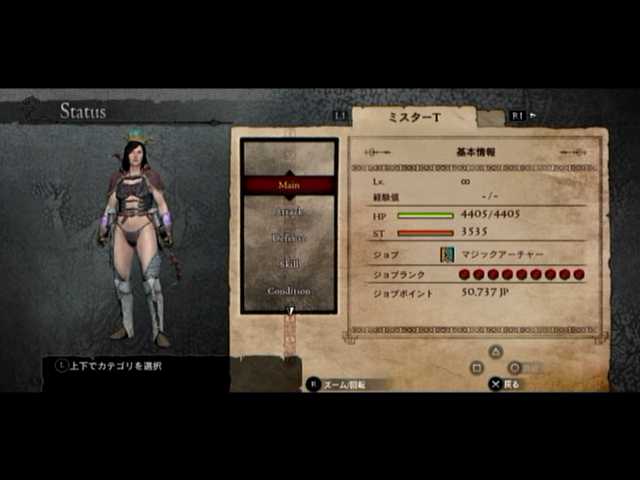
Task: Choose the Skill status category
Action: [289, 264]
